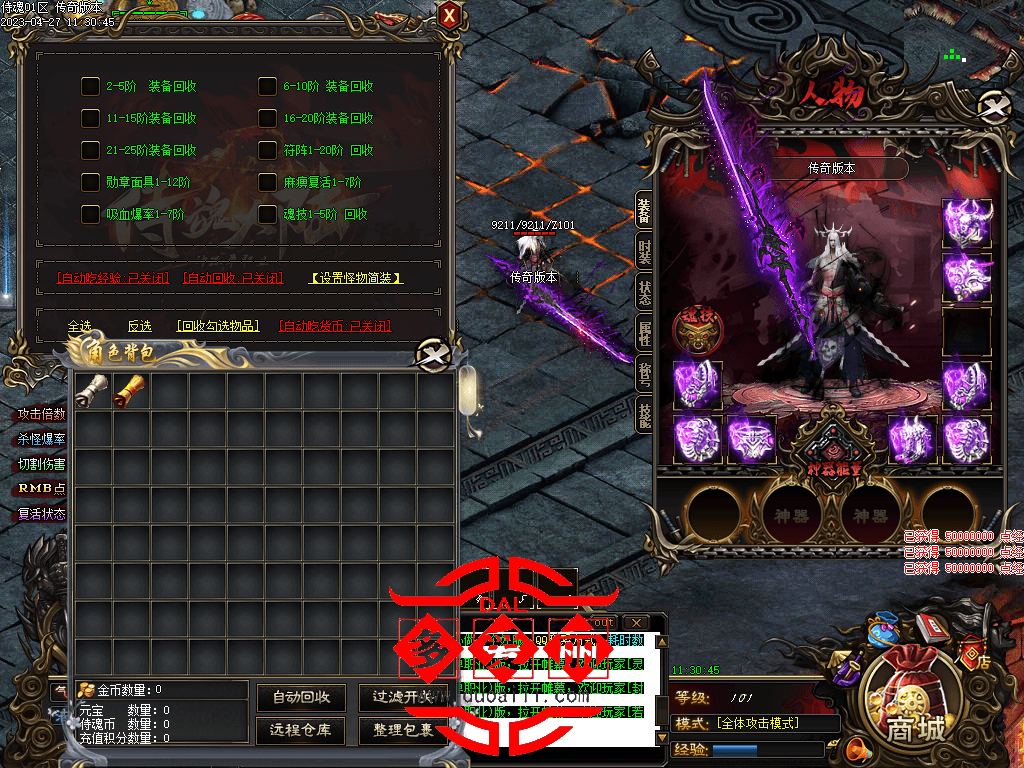Close the recycle settings panel
This screenshot has height=768, width=1024.
tap(450, 16)
